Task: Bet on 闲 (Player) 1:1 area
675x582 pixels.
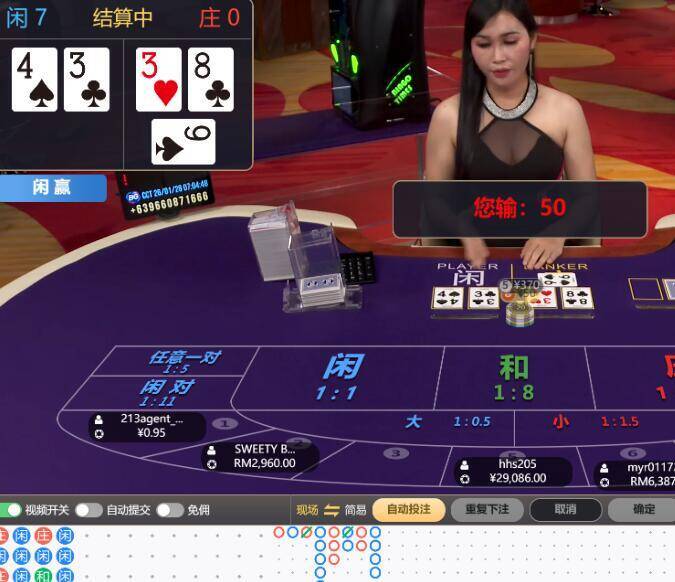Action: pos(340,377)
